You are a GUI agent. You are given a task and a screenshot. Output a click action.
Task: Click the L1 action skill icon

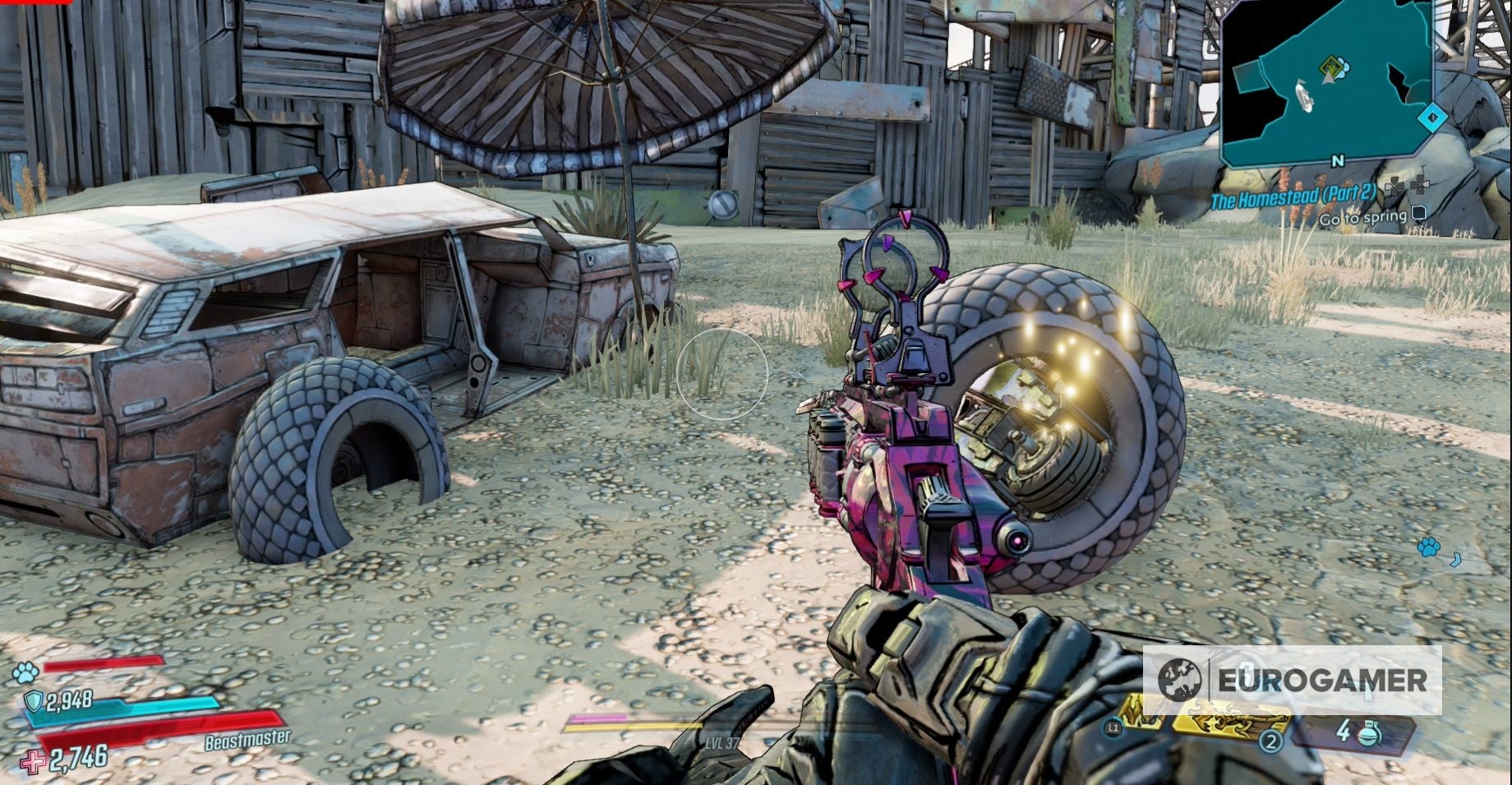pyautogui.click(x=1113, y=727)
